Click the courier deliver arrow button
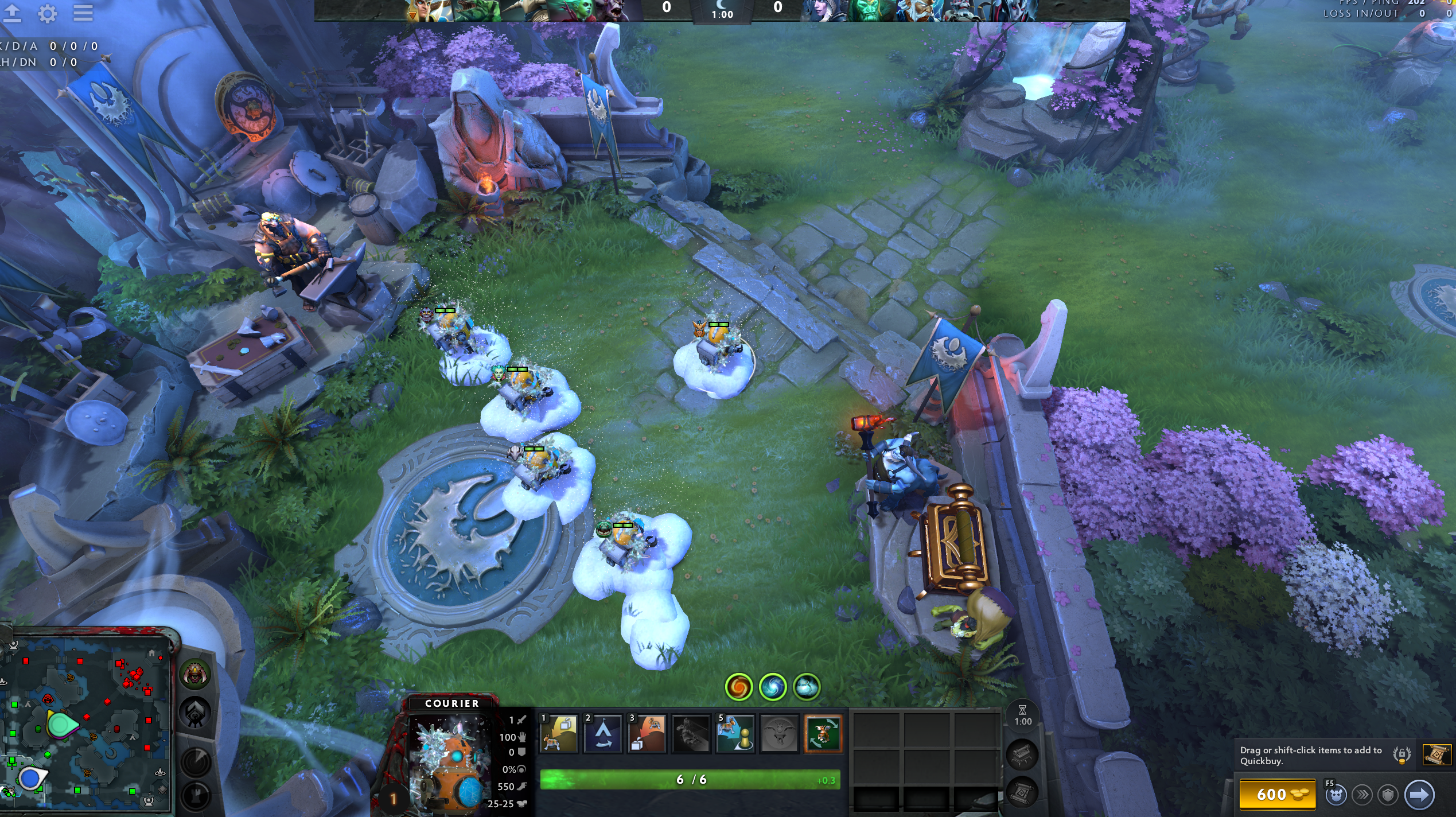The height and width of the screenshot is (817, 1456). (1419, 795)
